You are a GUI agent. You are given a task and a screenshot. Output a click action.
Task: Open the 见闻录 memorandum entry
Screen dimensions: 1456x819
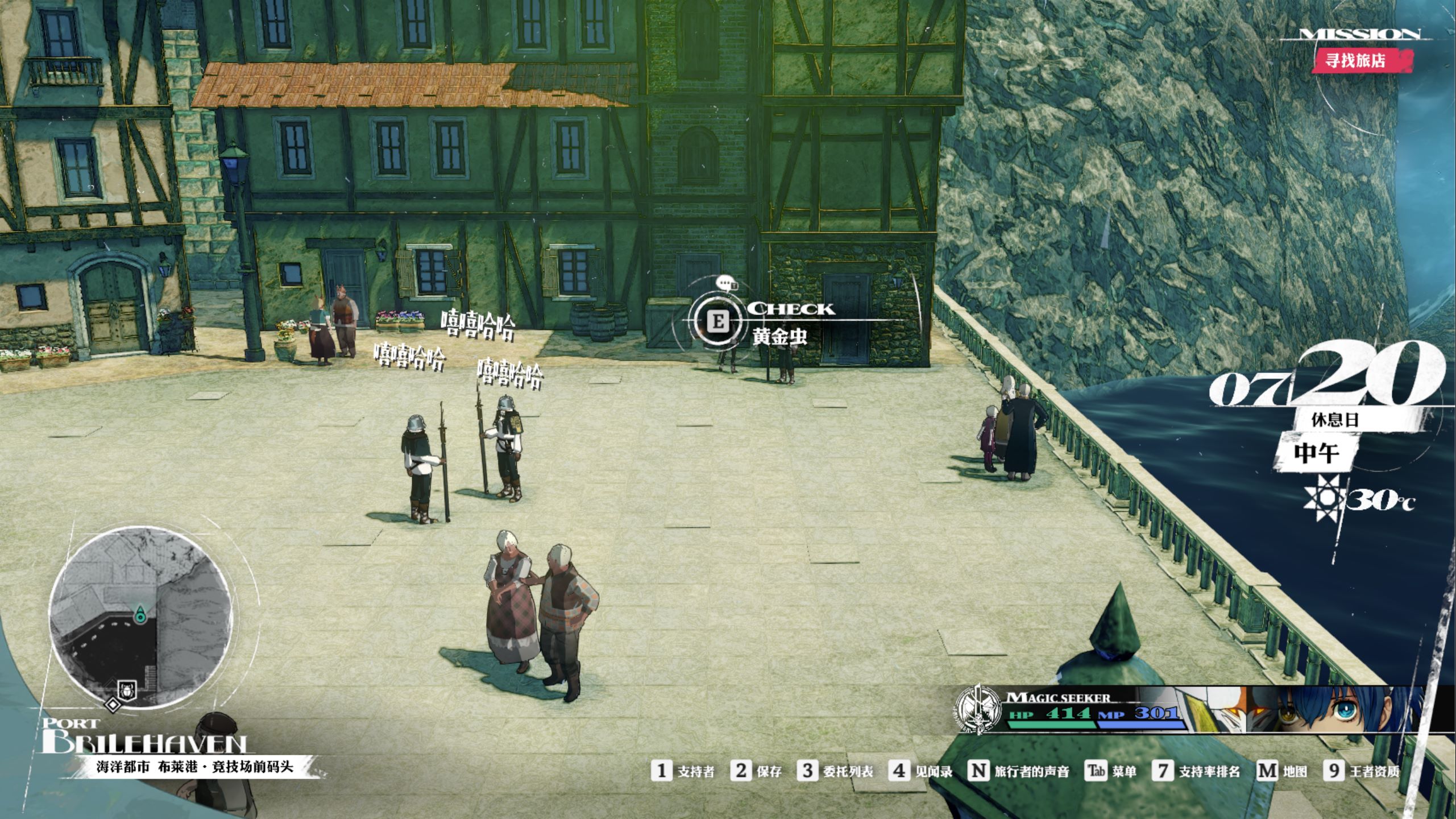tap(920, 771)
